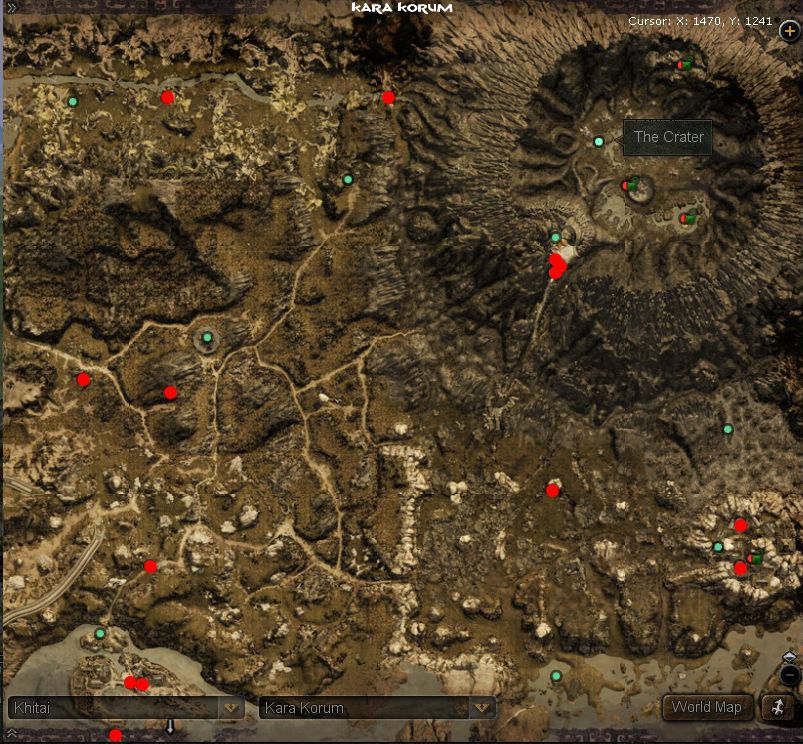Select the green marker beside The Crater label
The height and width of the screenshot is (744, 803).
(x=599, y=142)
